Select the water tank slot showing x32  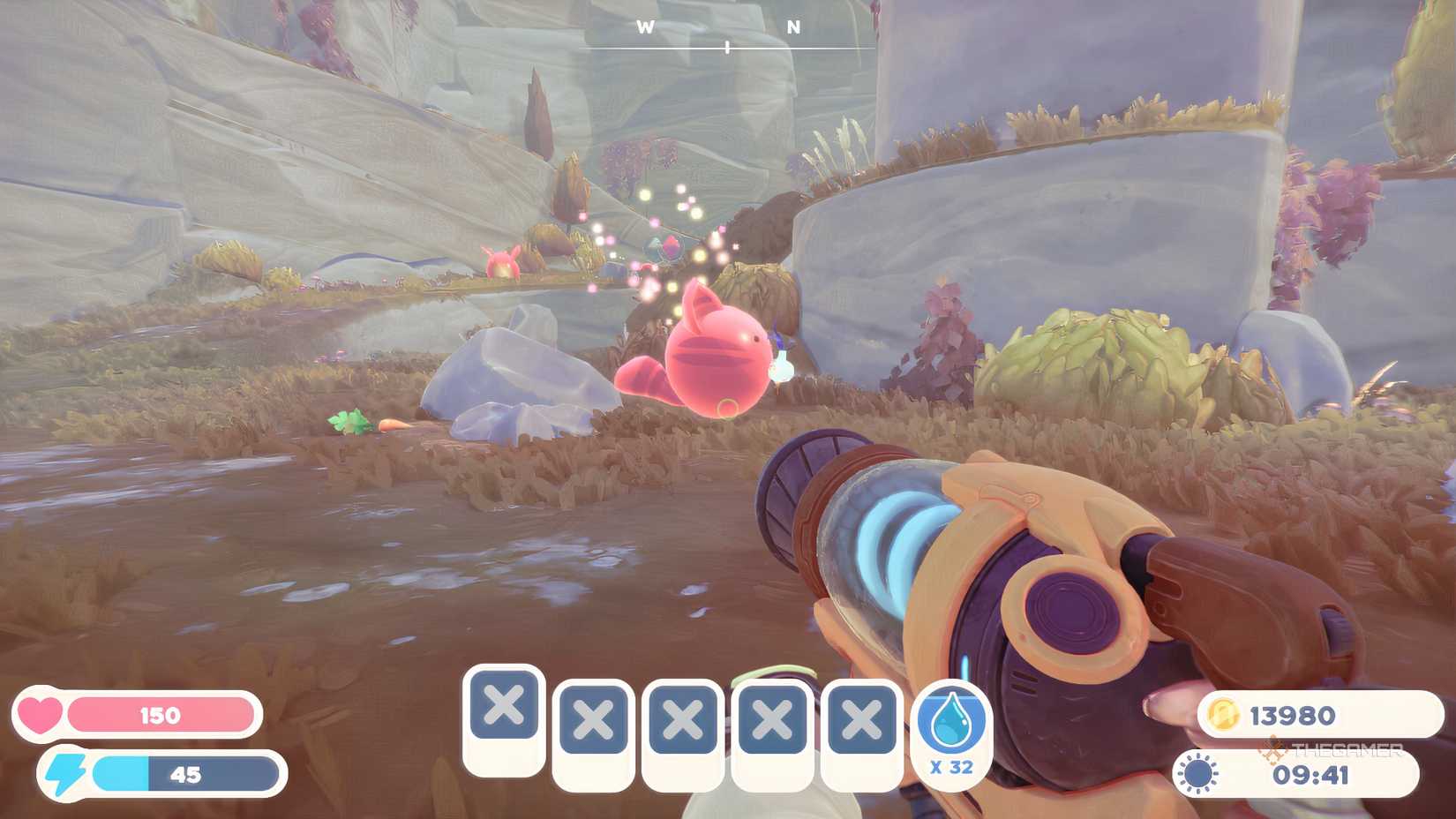click(x=951, y=732)
